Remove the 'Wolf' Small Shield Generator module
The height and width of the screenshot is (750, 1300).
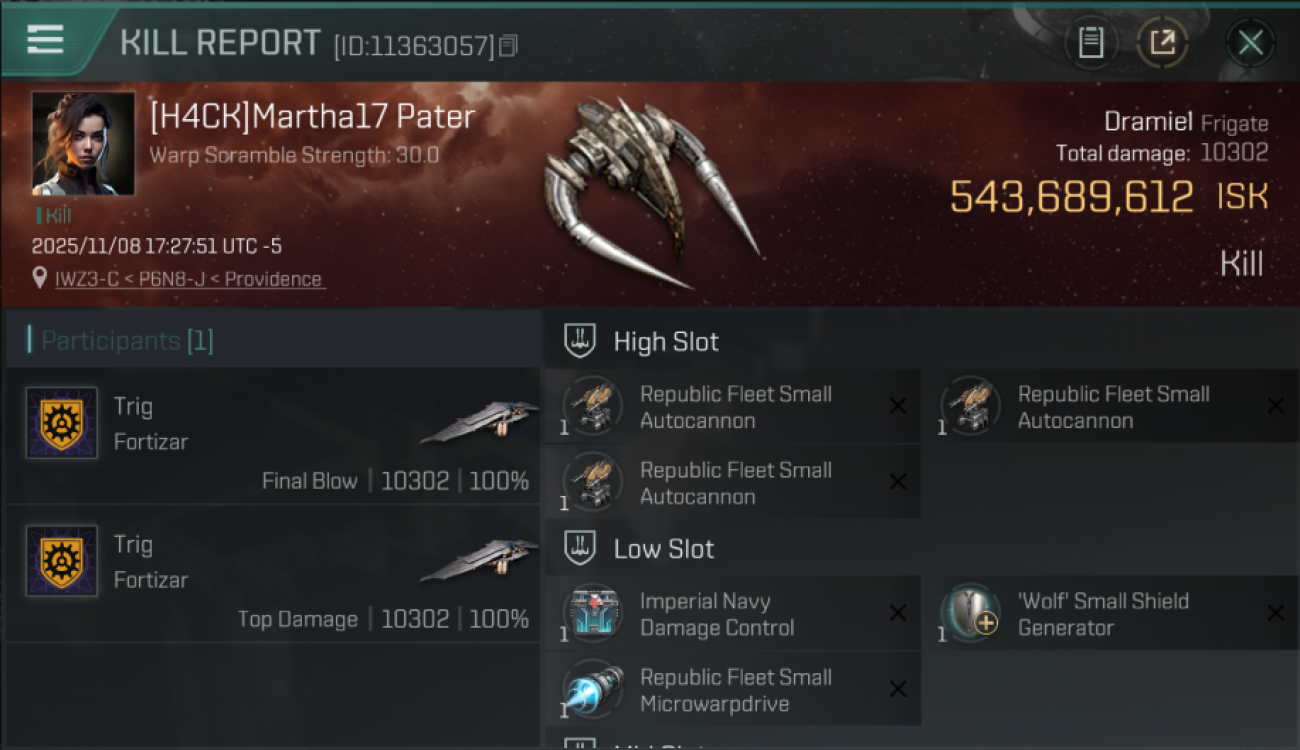[x=1276, y=613]
